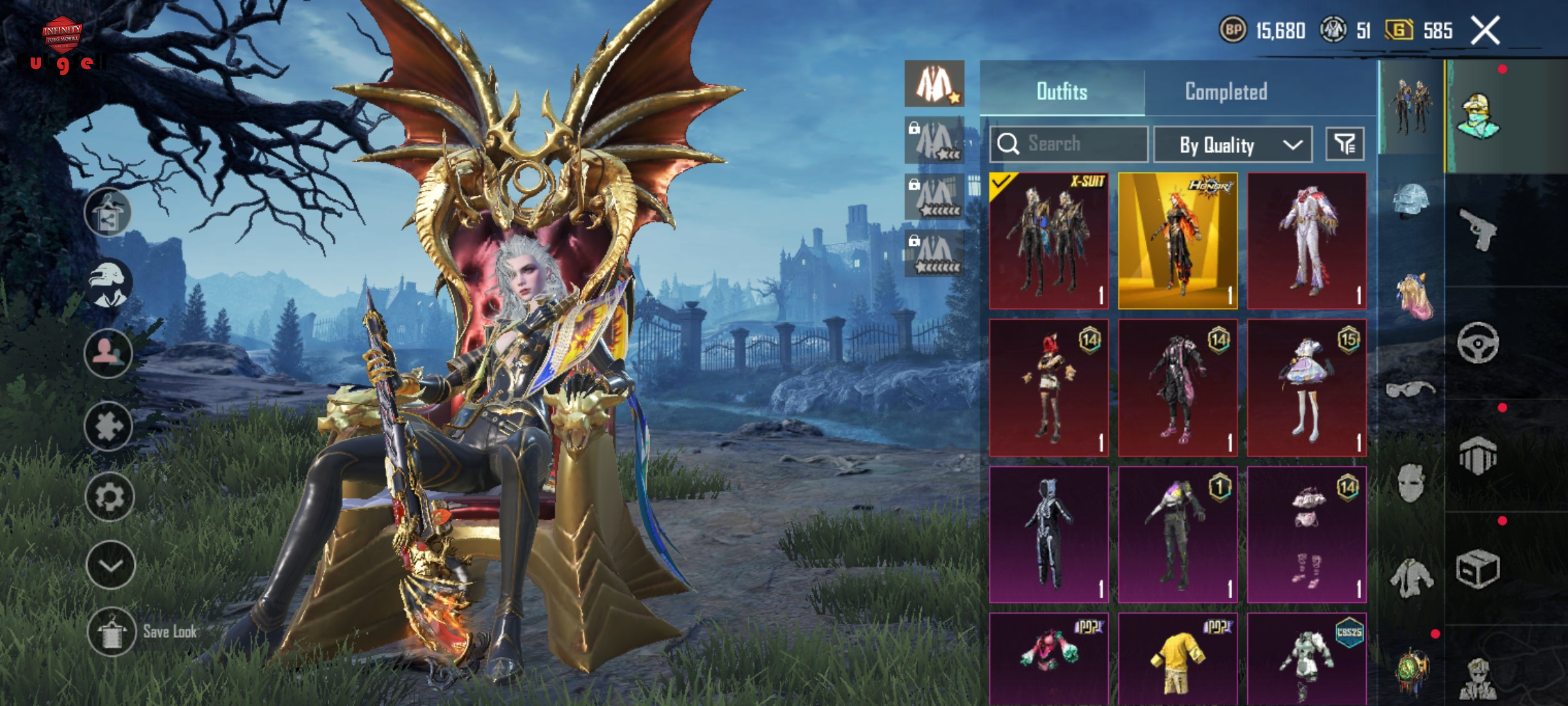Select the equipped X-Suit outfit
This screenshot has height=706, width=1568.
tap(1049, 241)
